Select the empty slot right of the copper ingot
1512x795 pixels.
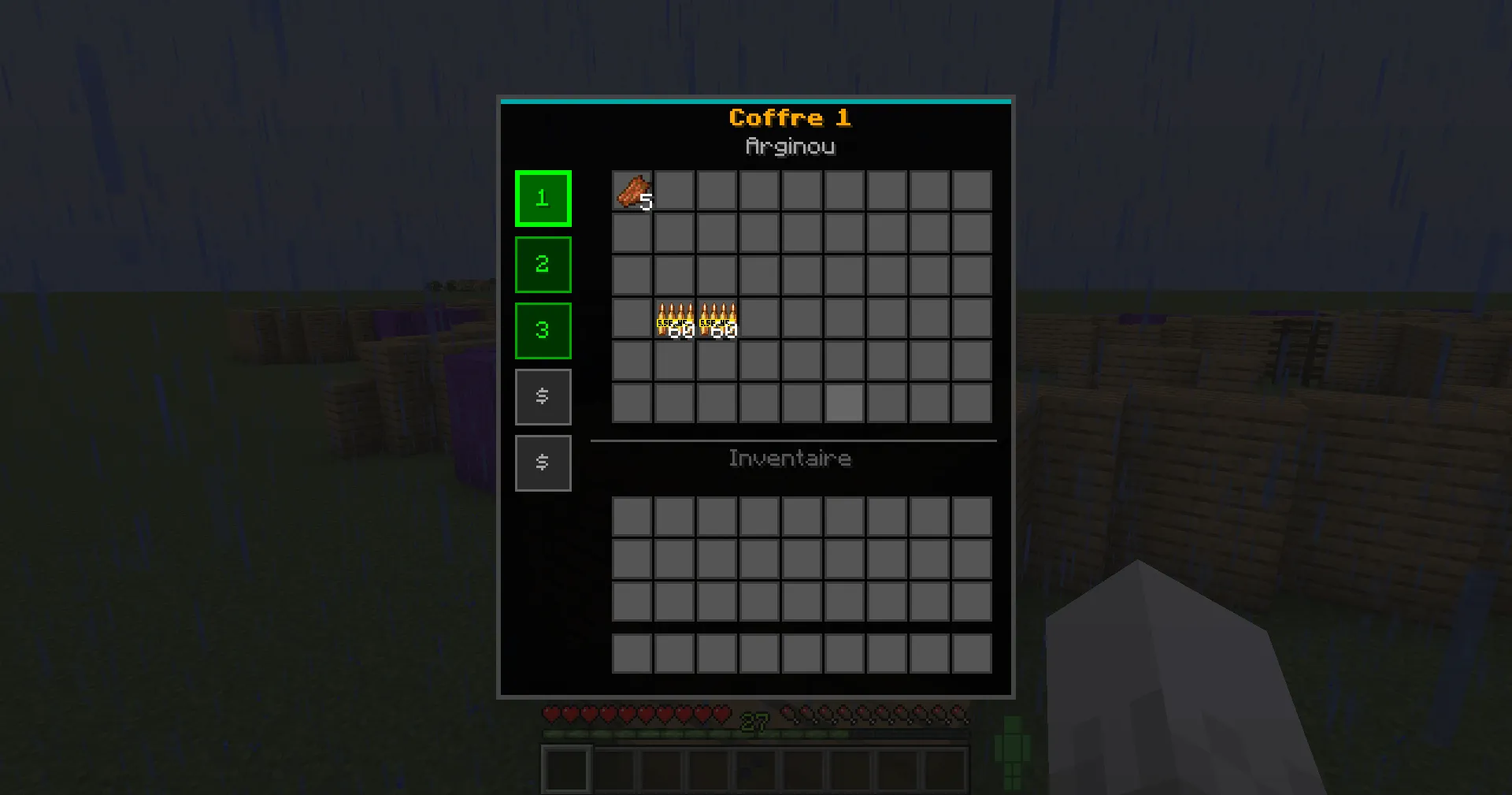[x=674, y=190]
